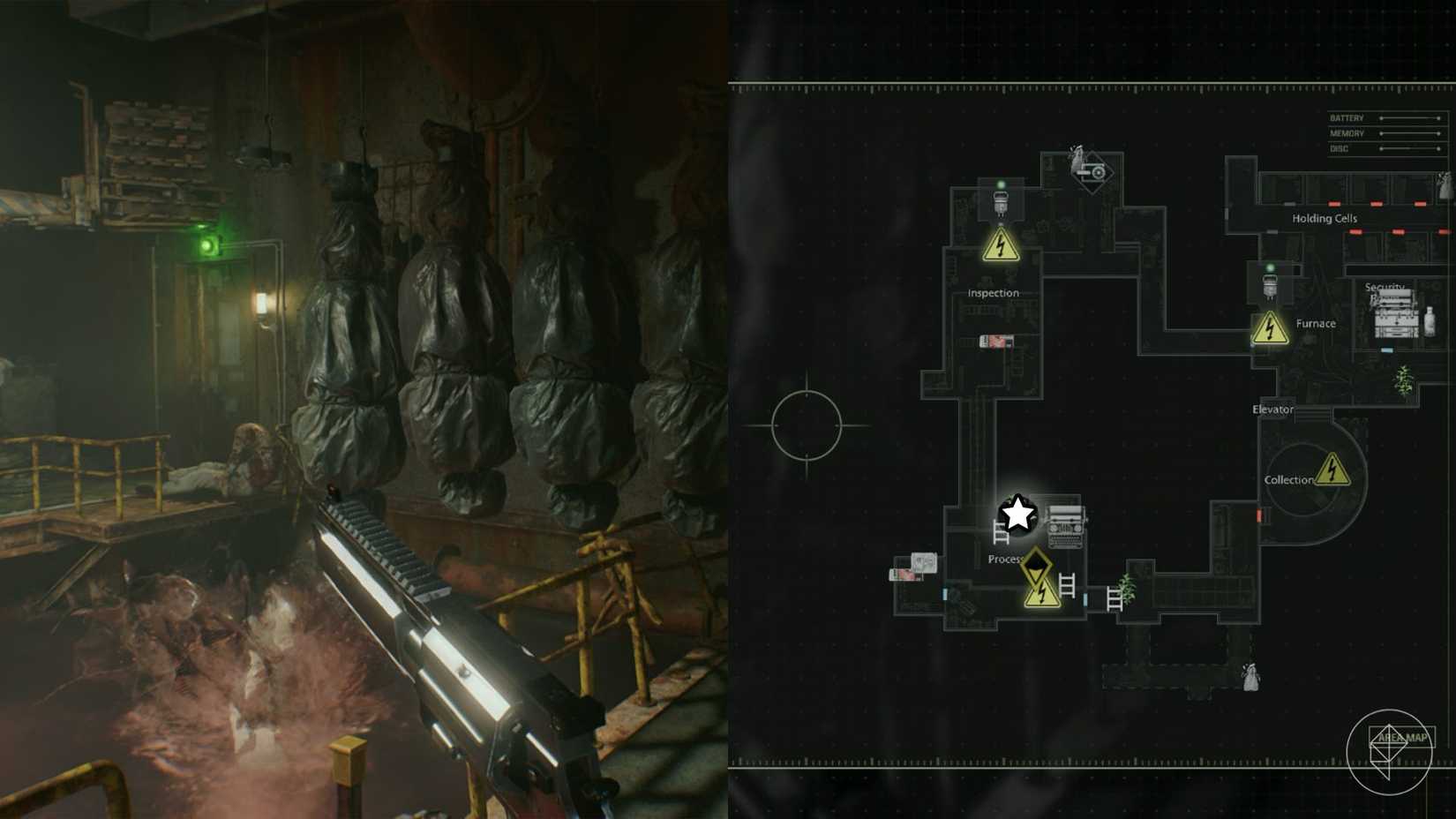Select the fuse box icon above Inspection room
Image resolution: width=1456 pixels, height=819 pixels.
(1001, 204)
